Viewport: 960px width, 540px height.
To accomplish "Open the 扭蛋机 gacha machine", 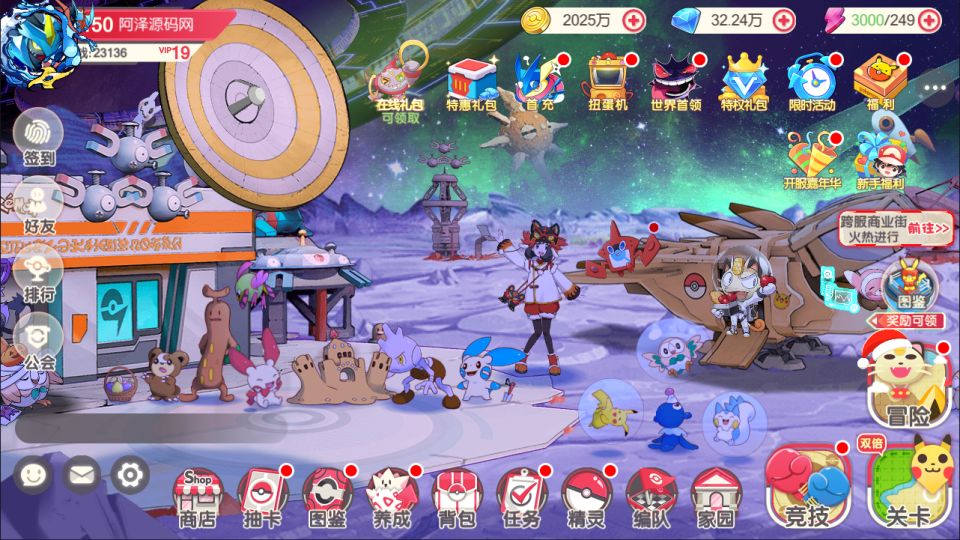I will pos(607,80).
